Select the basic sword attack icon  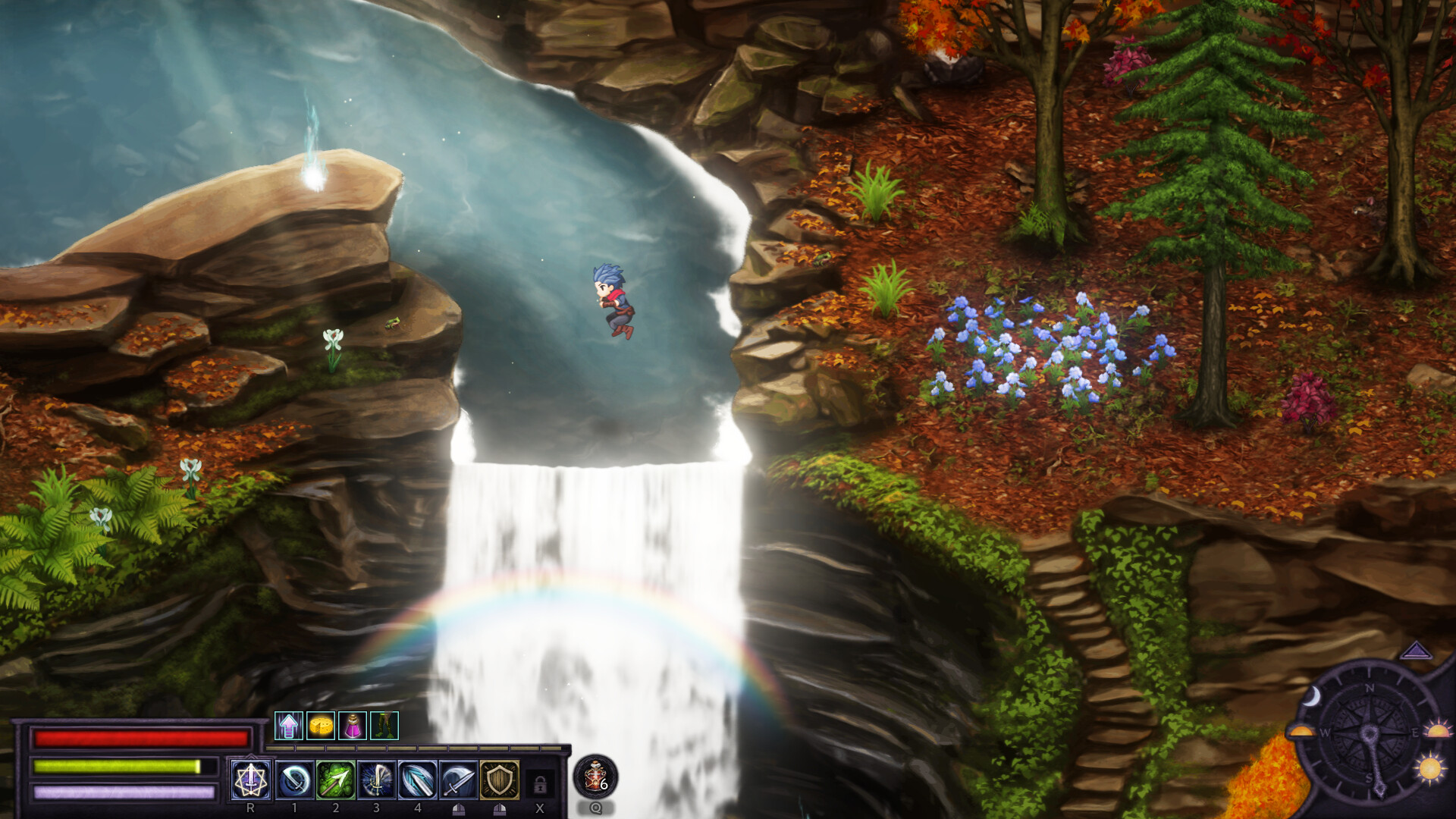click(x=458, y=780)
